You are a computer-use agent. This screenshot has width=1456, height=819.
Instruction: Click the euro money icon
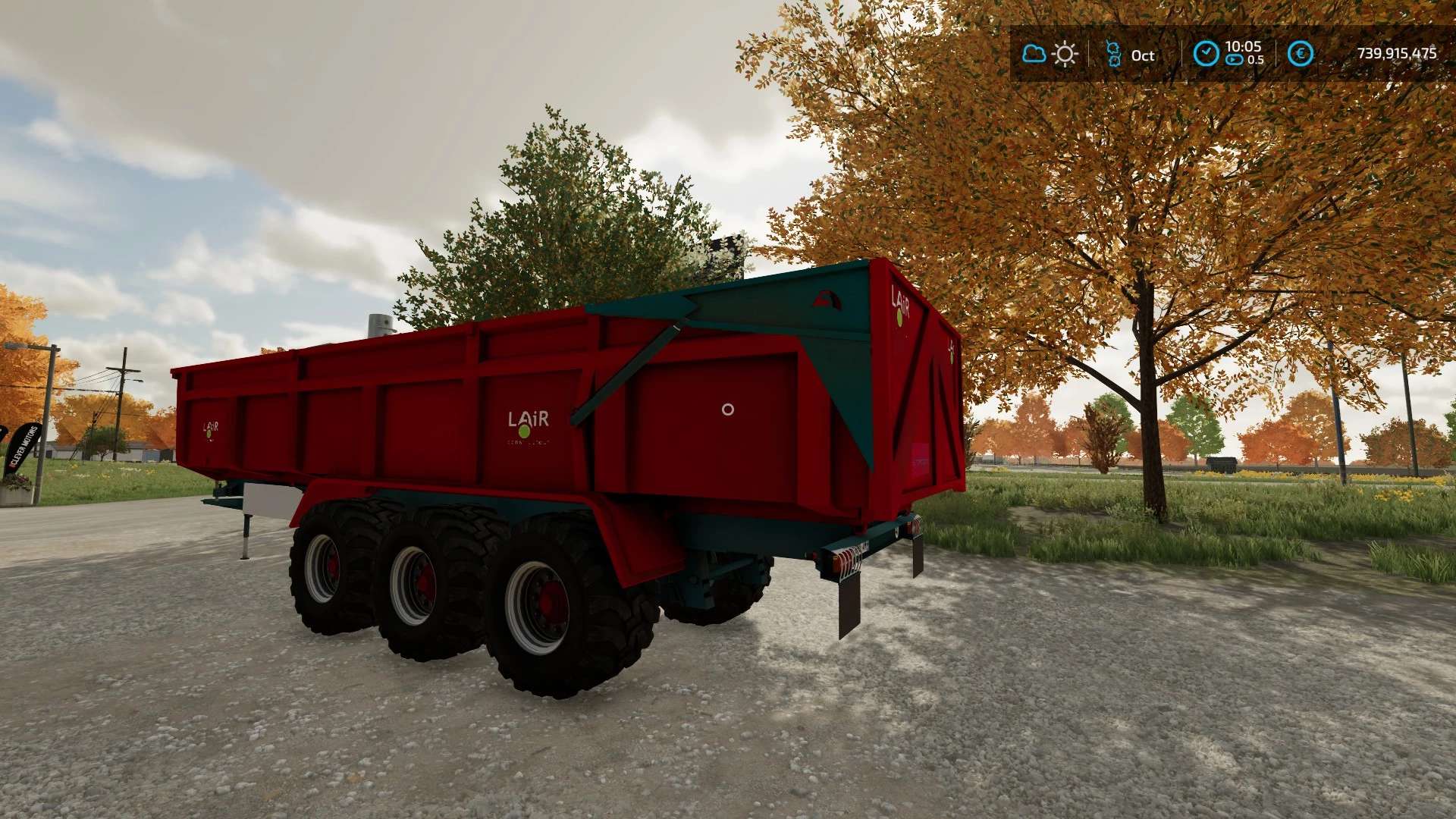pos(1301,54)
